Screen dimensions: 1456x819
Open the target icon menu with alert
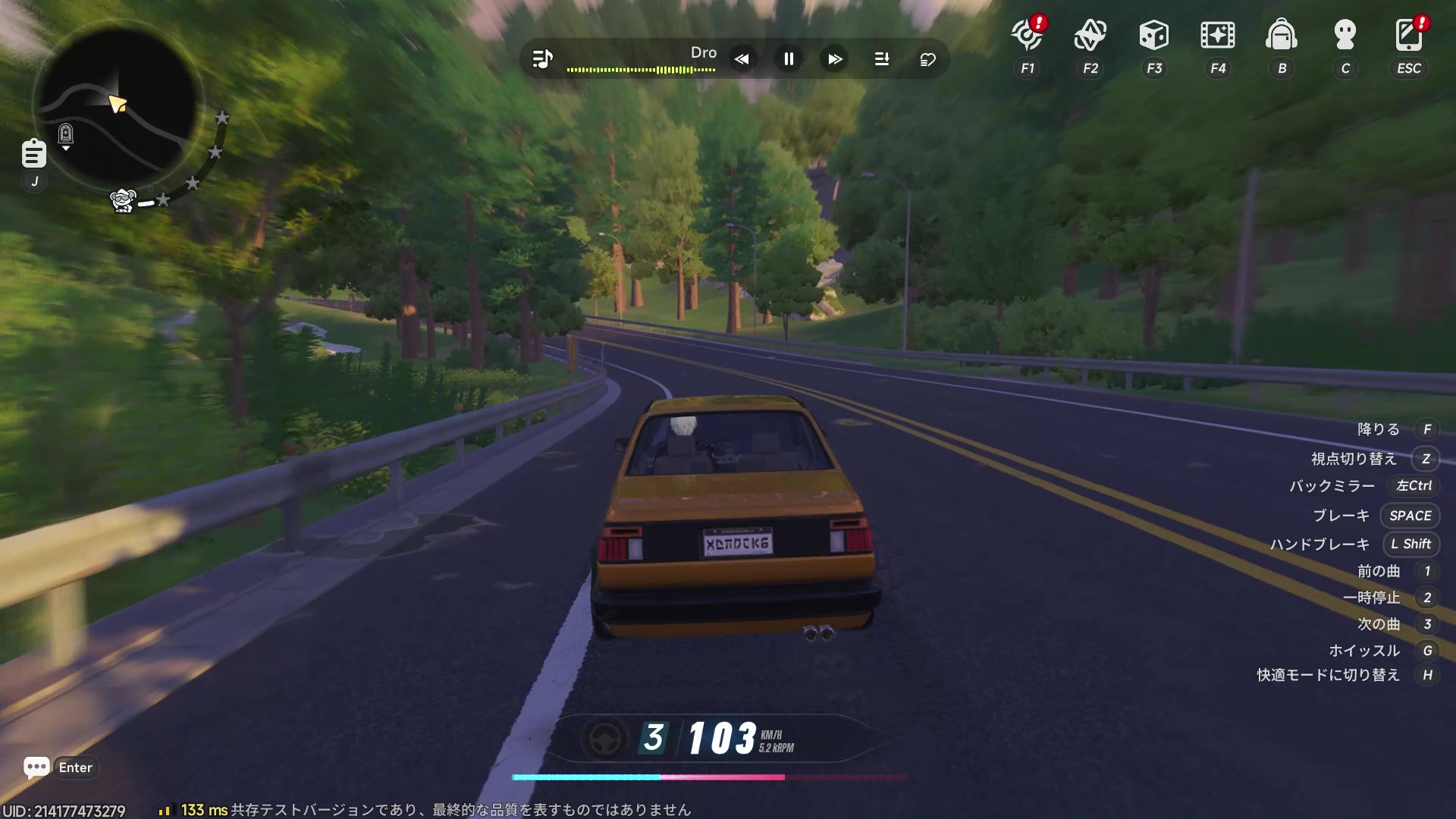(x=1028, y=36)
